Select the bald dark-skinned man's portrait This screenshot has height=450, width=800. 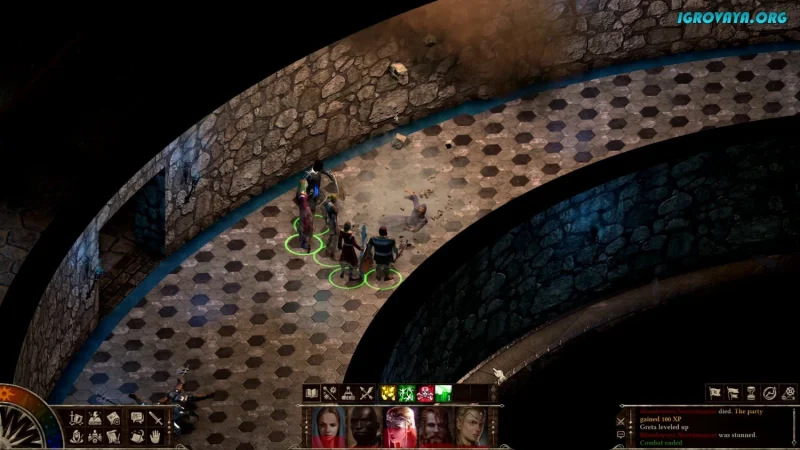pos(364,427)
